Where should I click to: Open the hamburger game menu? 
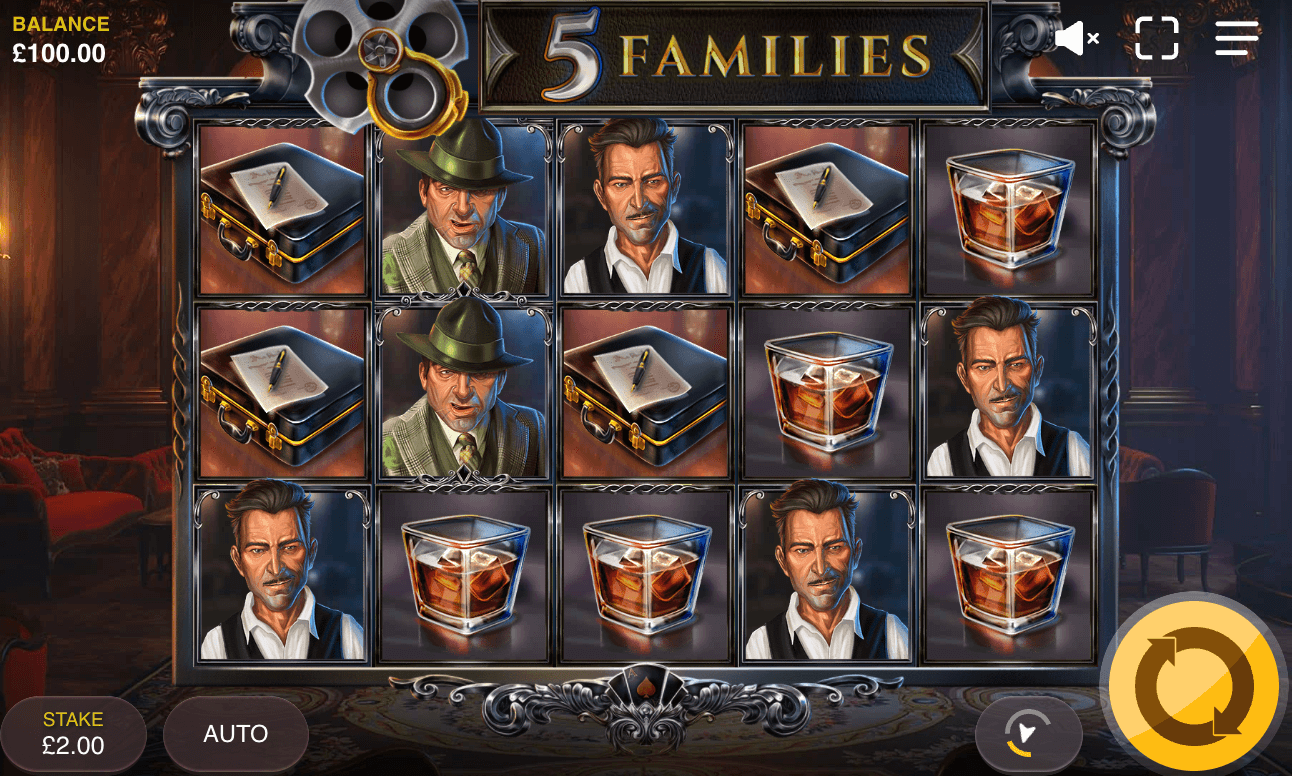point(1236,38)
